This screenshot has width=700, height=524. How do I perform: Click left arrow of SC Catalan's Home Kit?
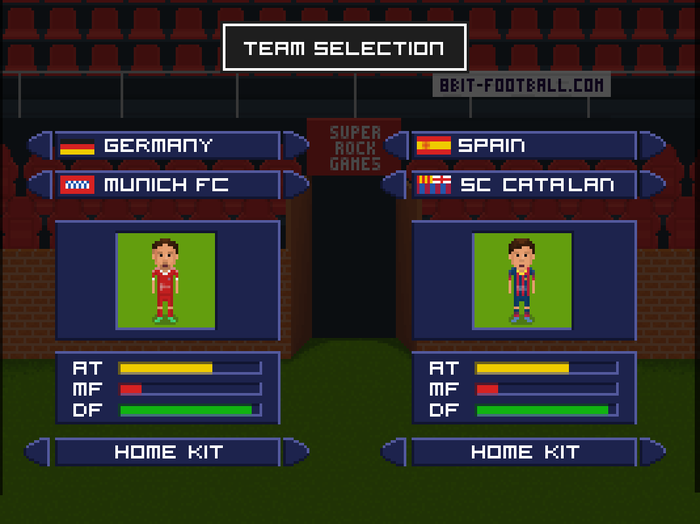pyautogui.click(x=395, y=452)
